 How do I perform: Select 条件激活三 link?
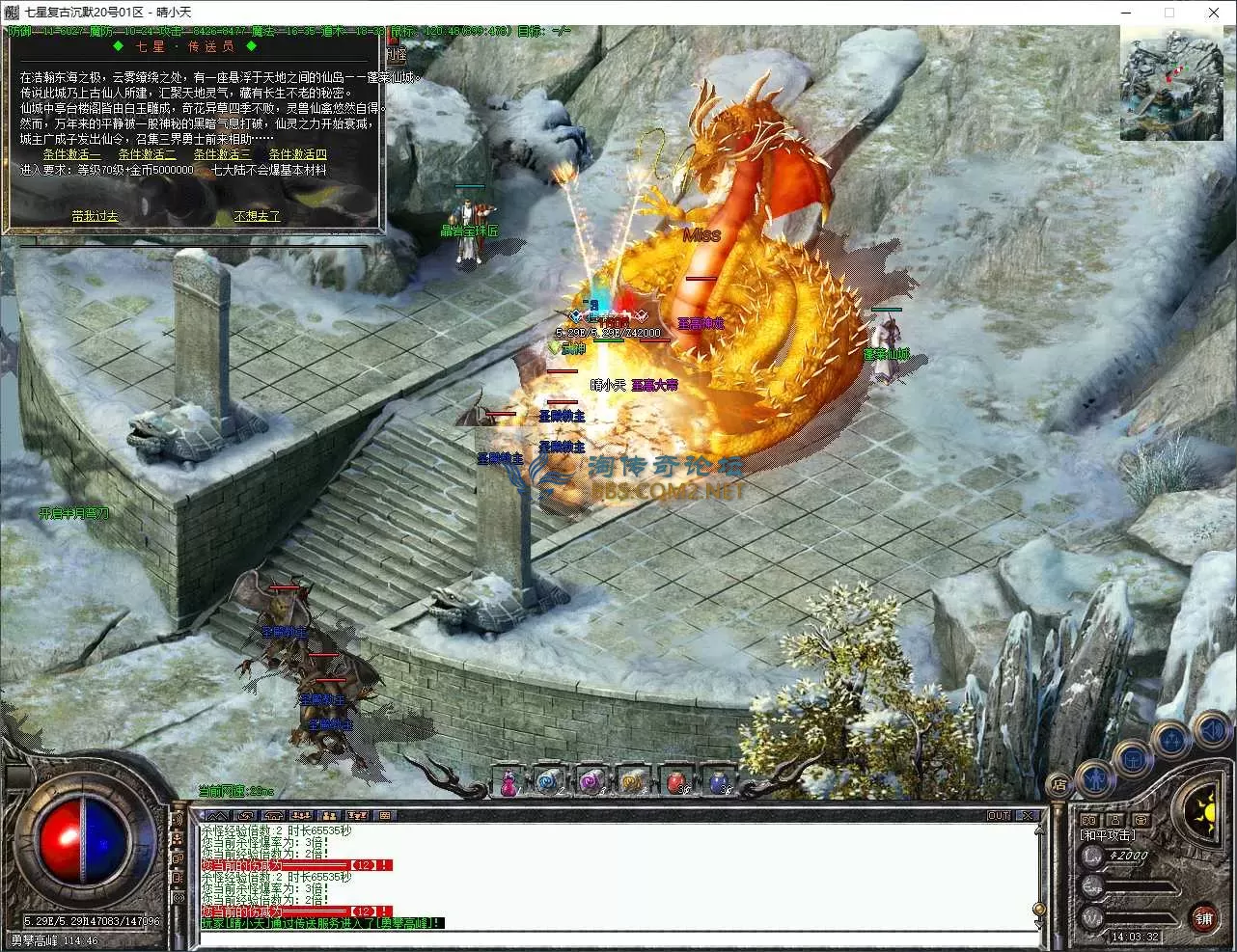222,154
